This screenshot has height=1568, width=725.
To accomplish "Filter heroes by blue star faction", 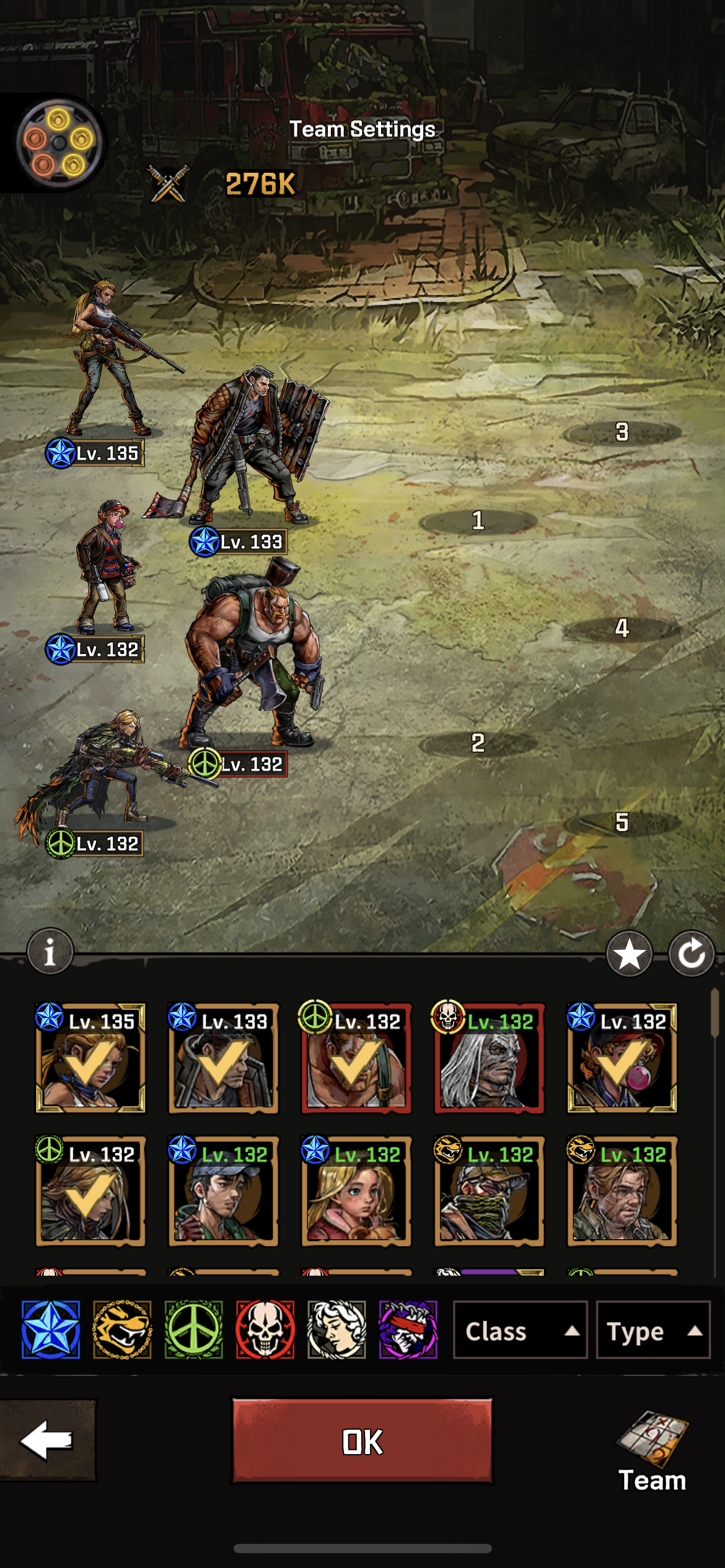I will tap(51, 1330).
